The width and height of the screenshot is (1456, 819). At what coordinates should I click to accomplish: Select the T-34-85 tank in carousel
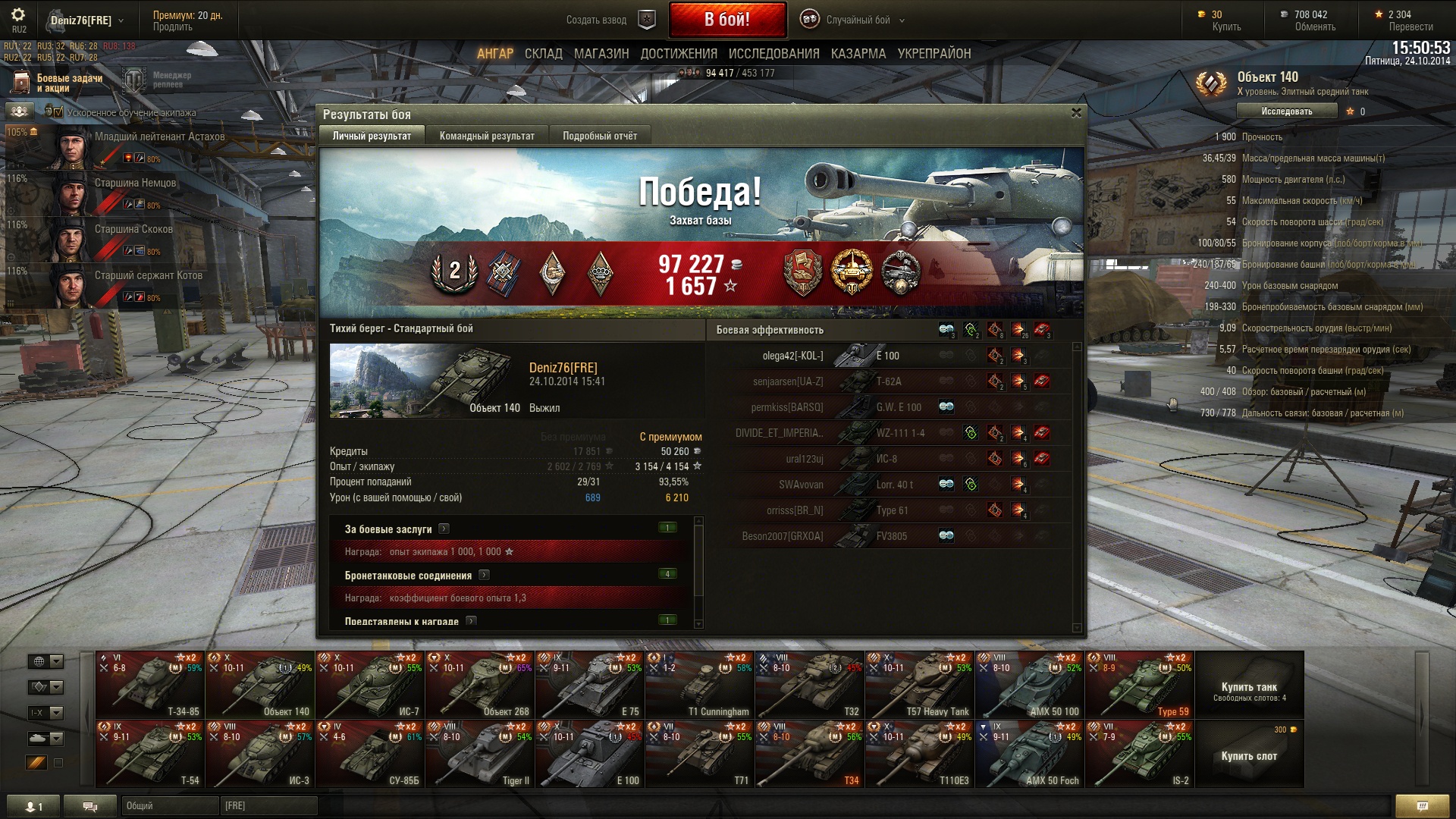point(150,685)
